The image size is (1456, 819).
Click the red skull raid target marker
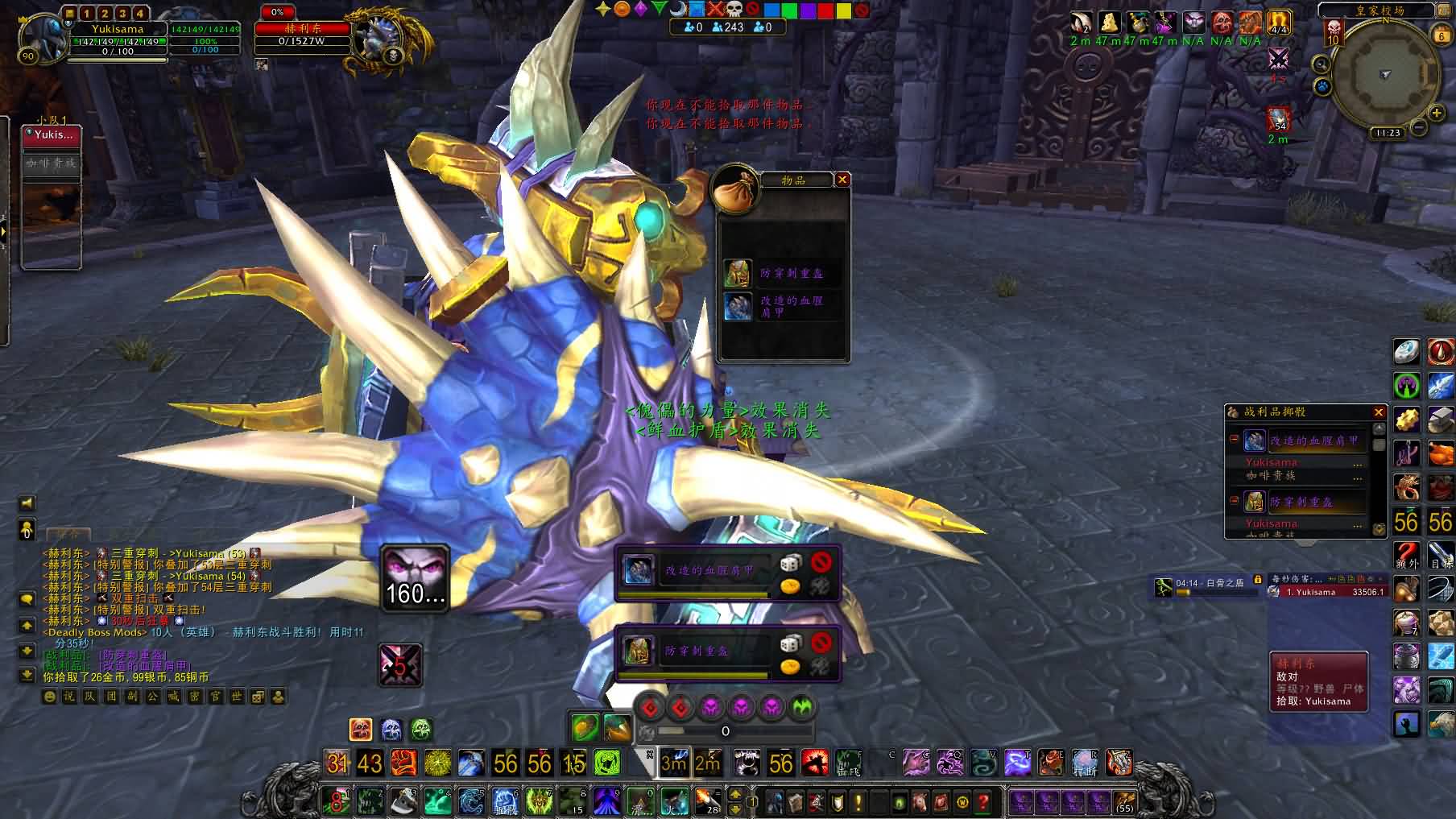coord(733,9)
